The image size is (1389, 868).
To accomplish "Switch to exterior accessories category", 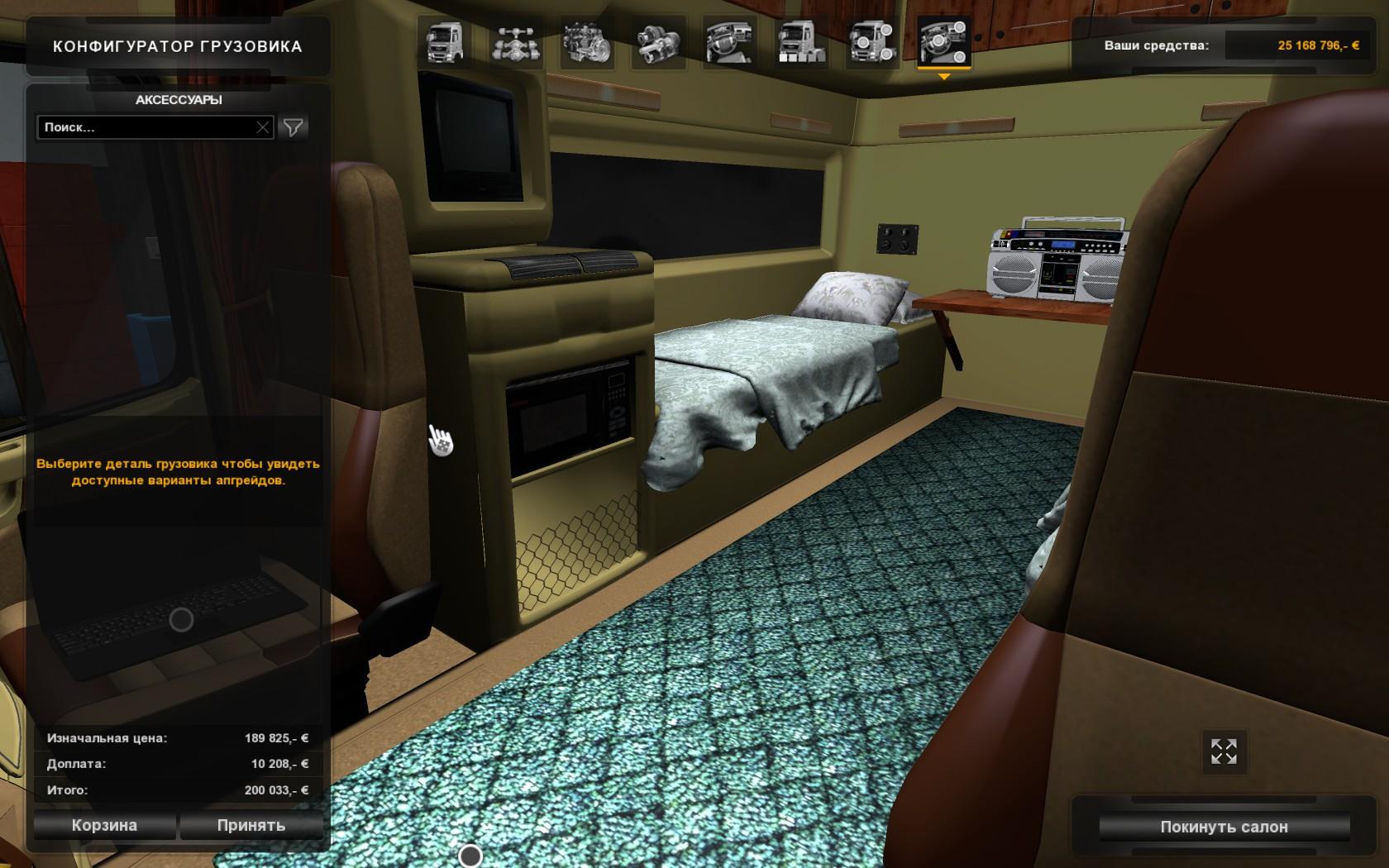I will point(871,42).
